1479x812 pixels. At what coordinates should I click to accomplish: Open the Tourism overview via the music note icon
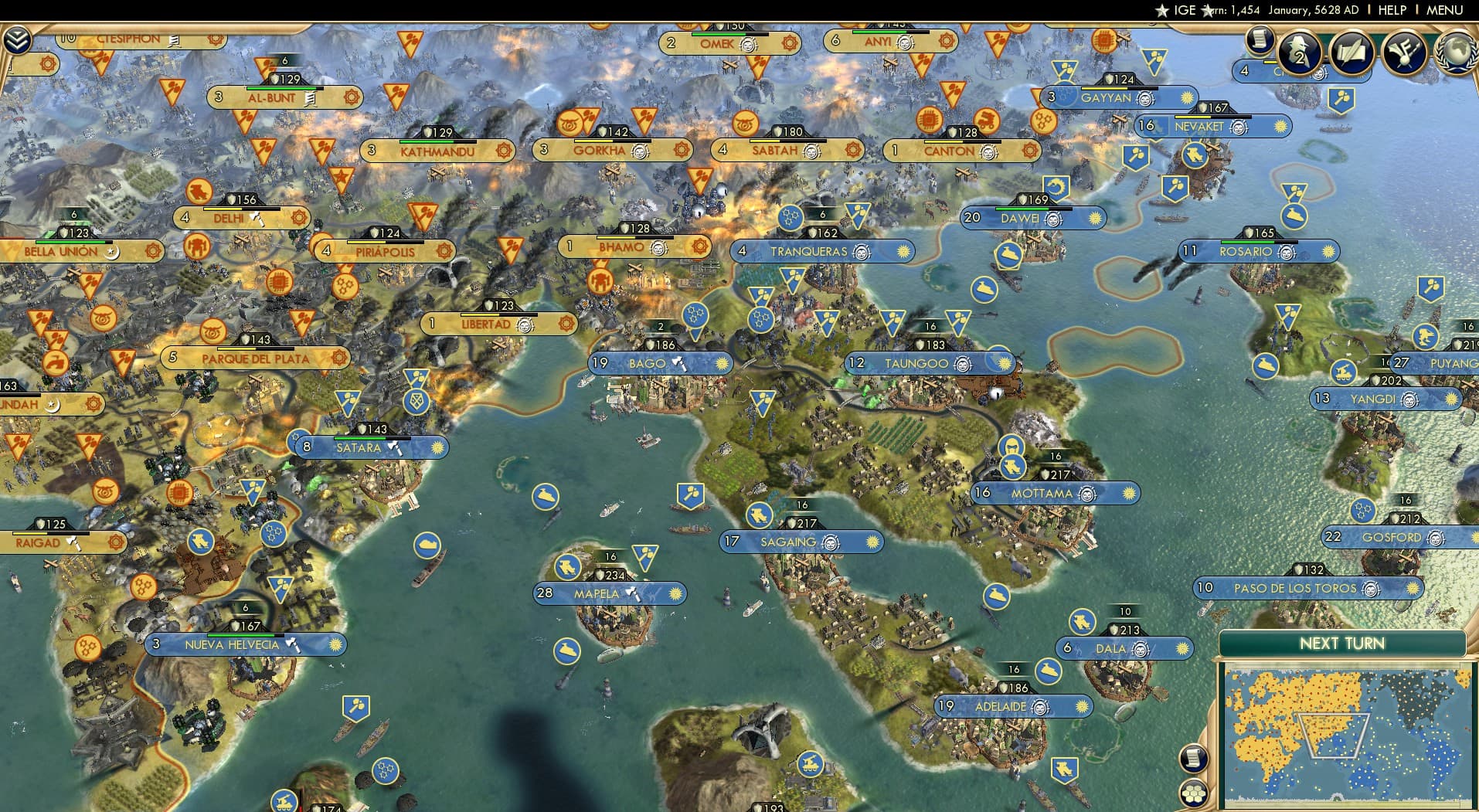tap(1404, 53)
